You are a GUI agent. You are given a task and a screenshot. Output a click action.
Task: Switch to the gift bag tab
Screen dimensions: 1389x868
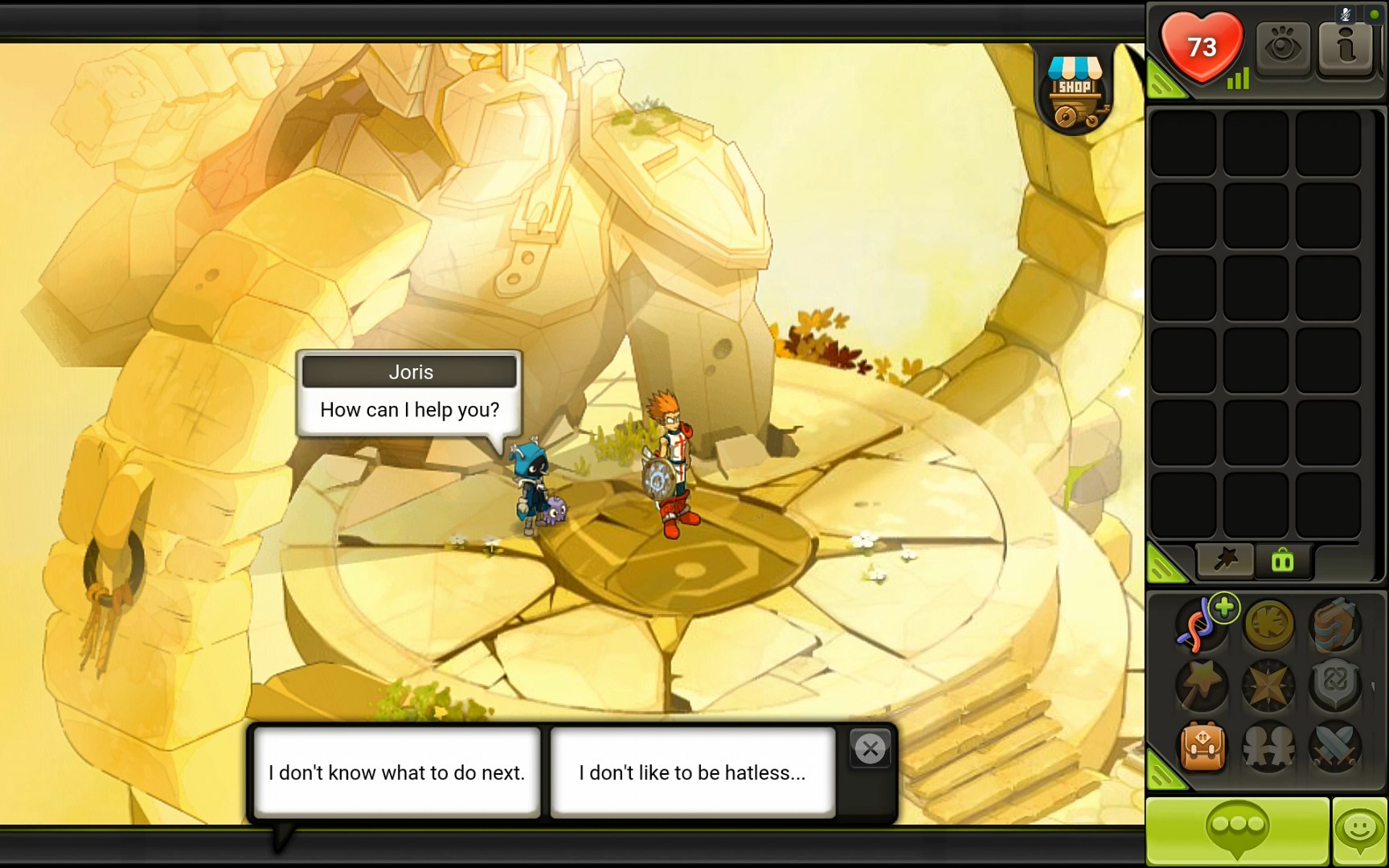tap(1282, 561)
